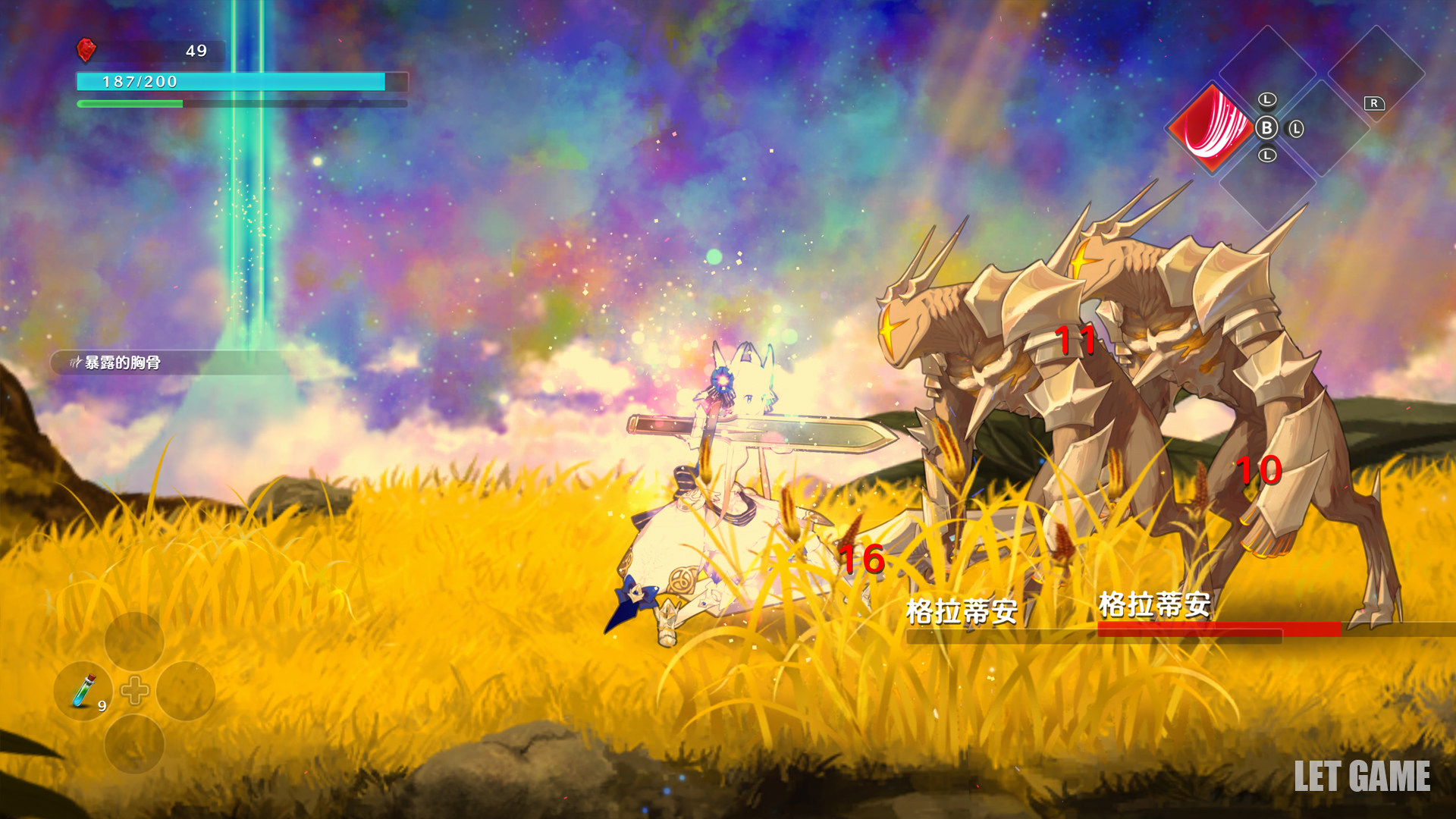1456x819 pixels.
Task: Use the potion vial item slot
Action: (83, 690)
